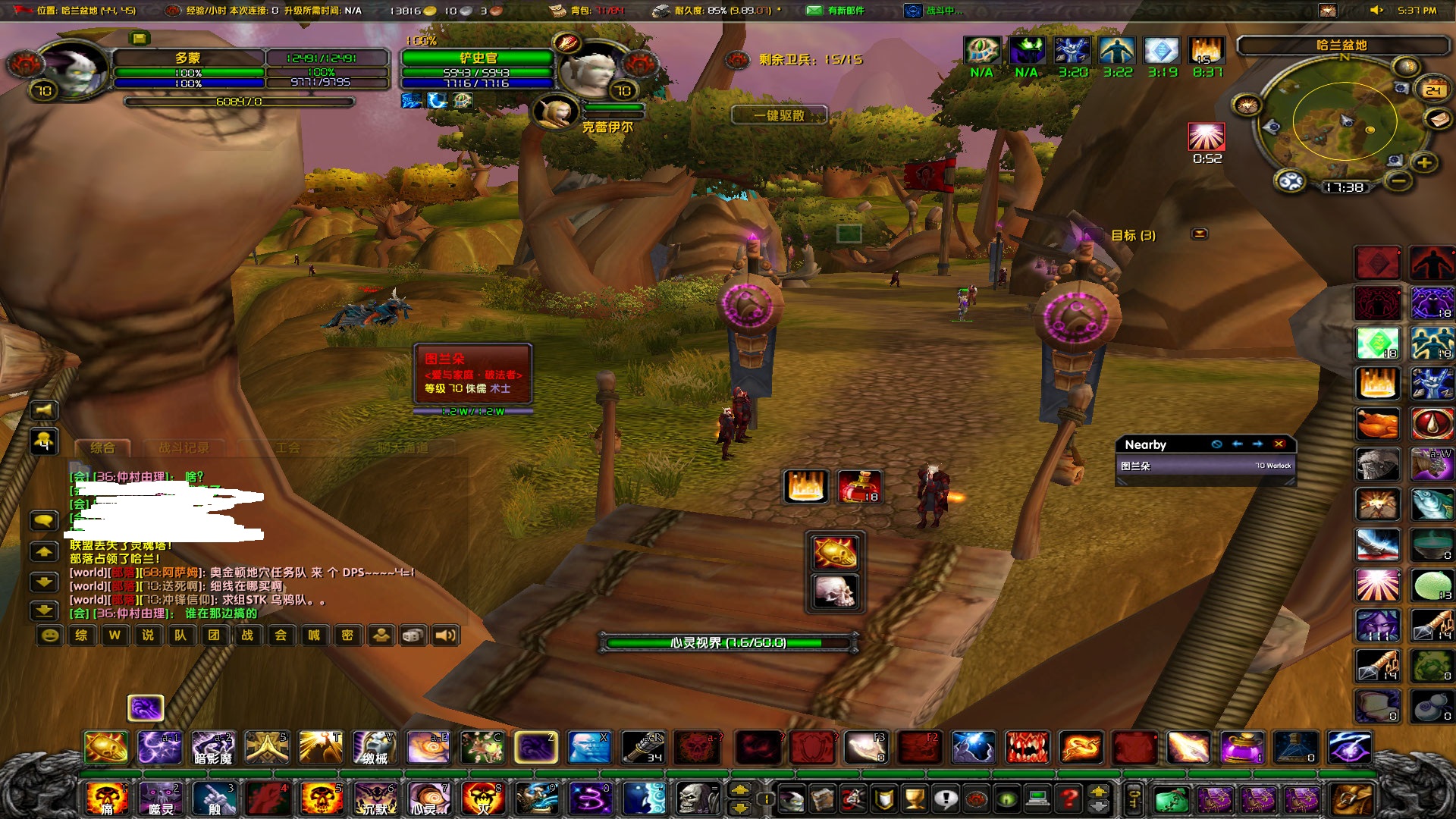
Task: Click the smiley emote icon on chat bar
Action: point(50,637)
